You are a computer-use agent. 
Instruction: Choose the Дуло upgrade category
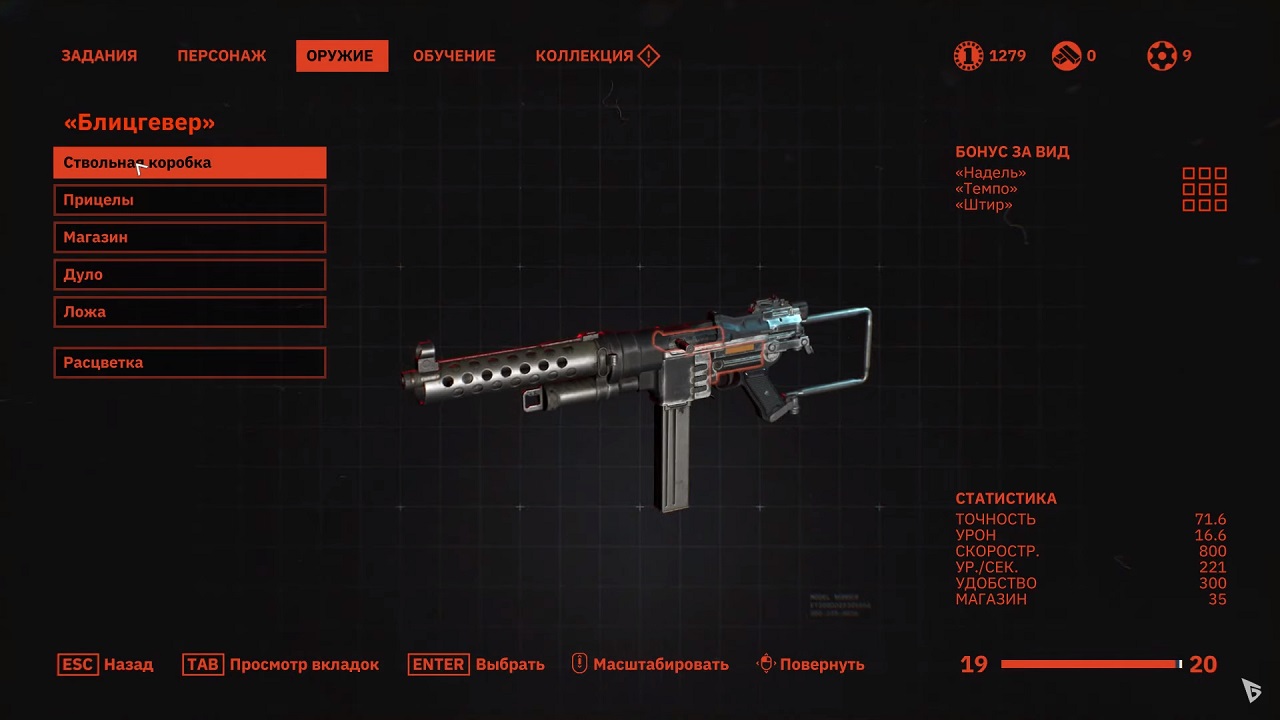(x=190, y=274)
